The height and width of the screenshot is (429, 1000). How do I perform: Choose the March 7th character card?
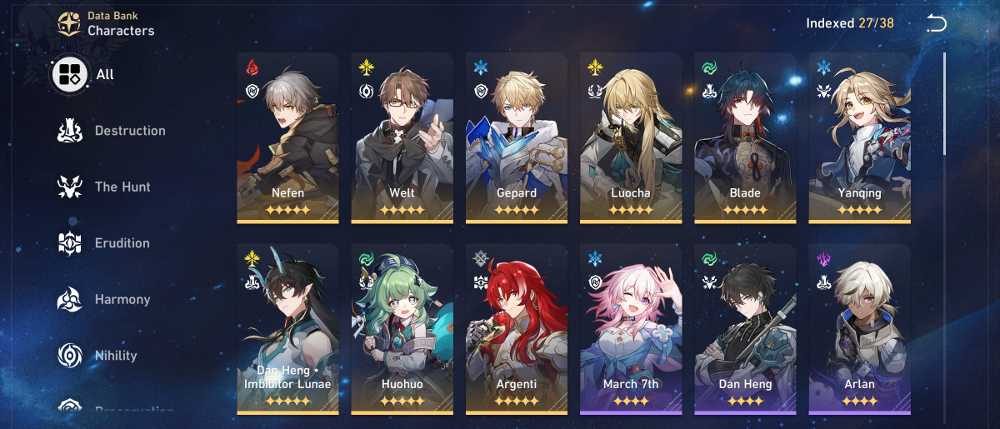coord(631,329)
